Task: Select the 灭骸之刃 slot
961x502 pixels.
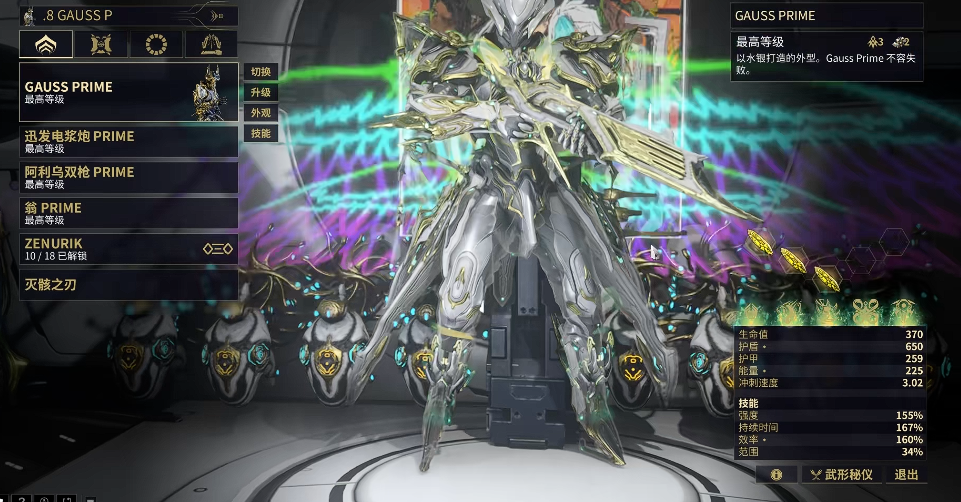Action: pos(128,284)
